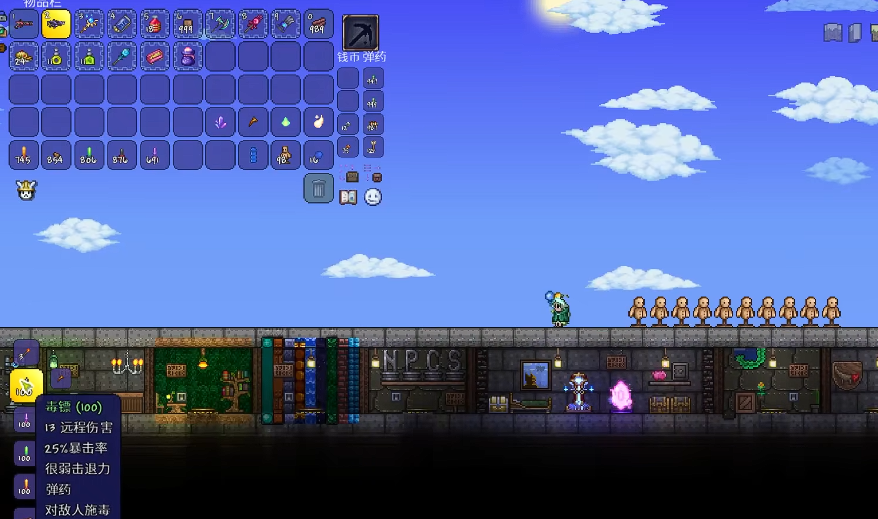Select the highlighted second hotbar weapon slot

pos(56,24)
